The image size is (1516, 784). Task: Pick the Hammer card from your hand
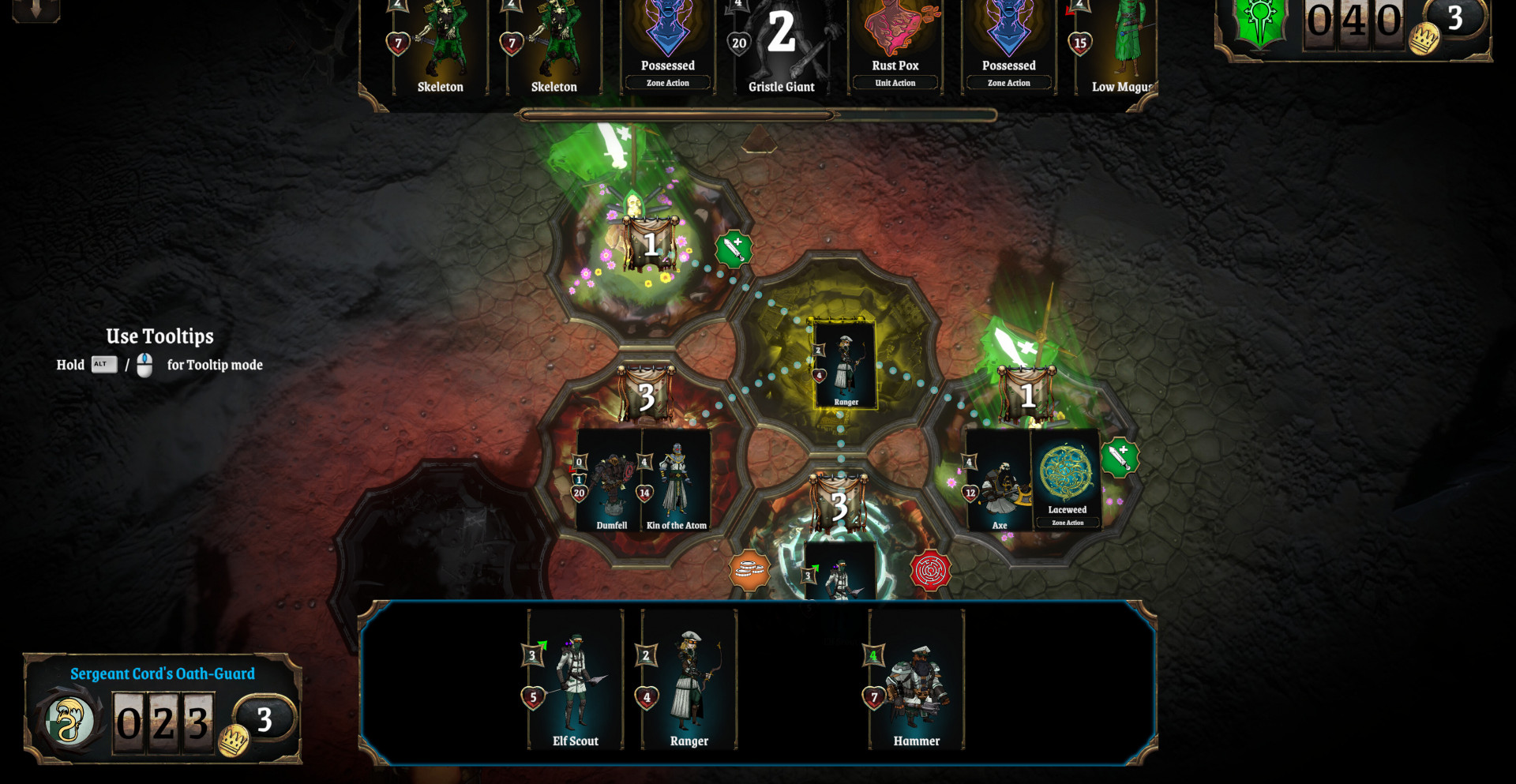916,679
